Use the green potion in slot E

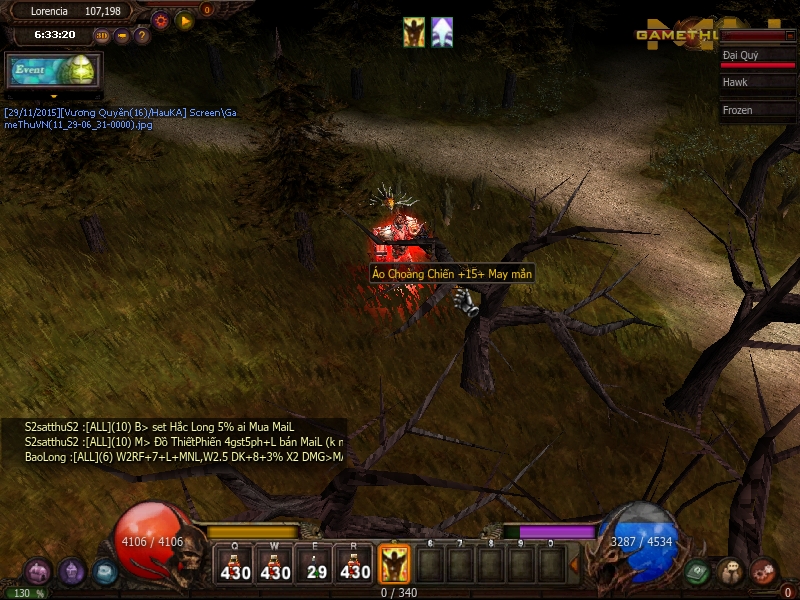pyautogui.click(x=316, y=565)
